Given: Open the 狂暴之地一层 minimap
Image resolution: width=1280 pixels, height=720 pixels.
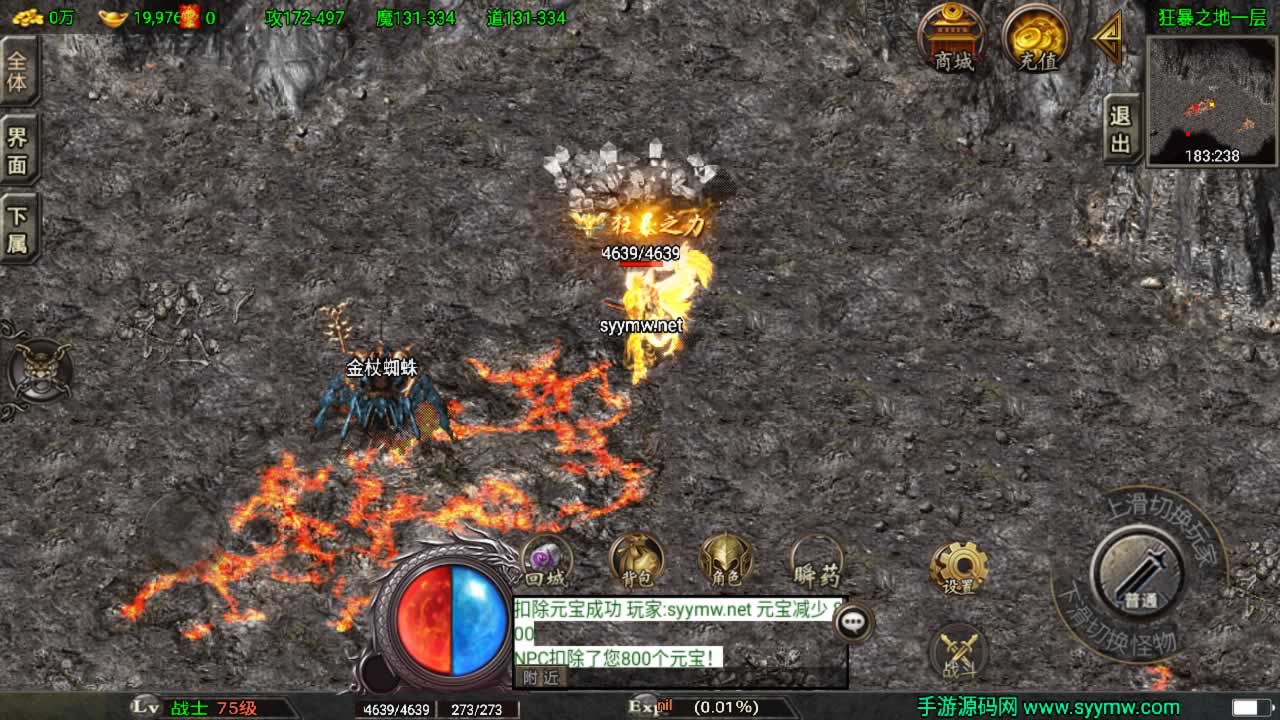Looking at the screenshot, I should pyautogui.click(x=1211, y=102).
